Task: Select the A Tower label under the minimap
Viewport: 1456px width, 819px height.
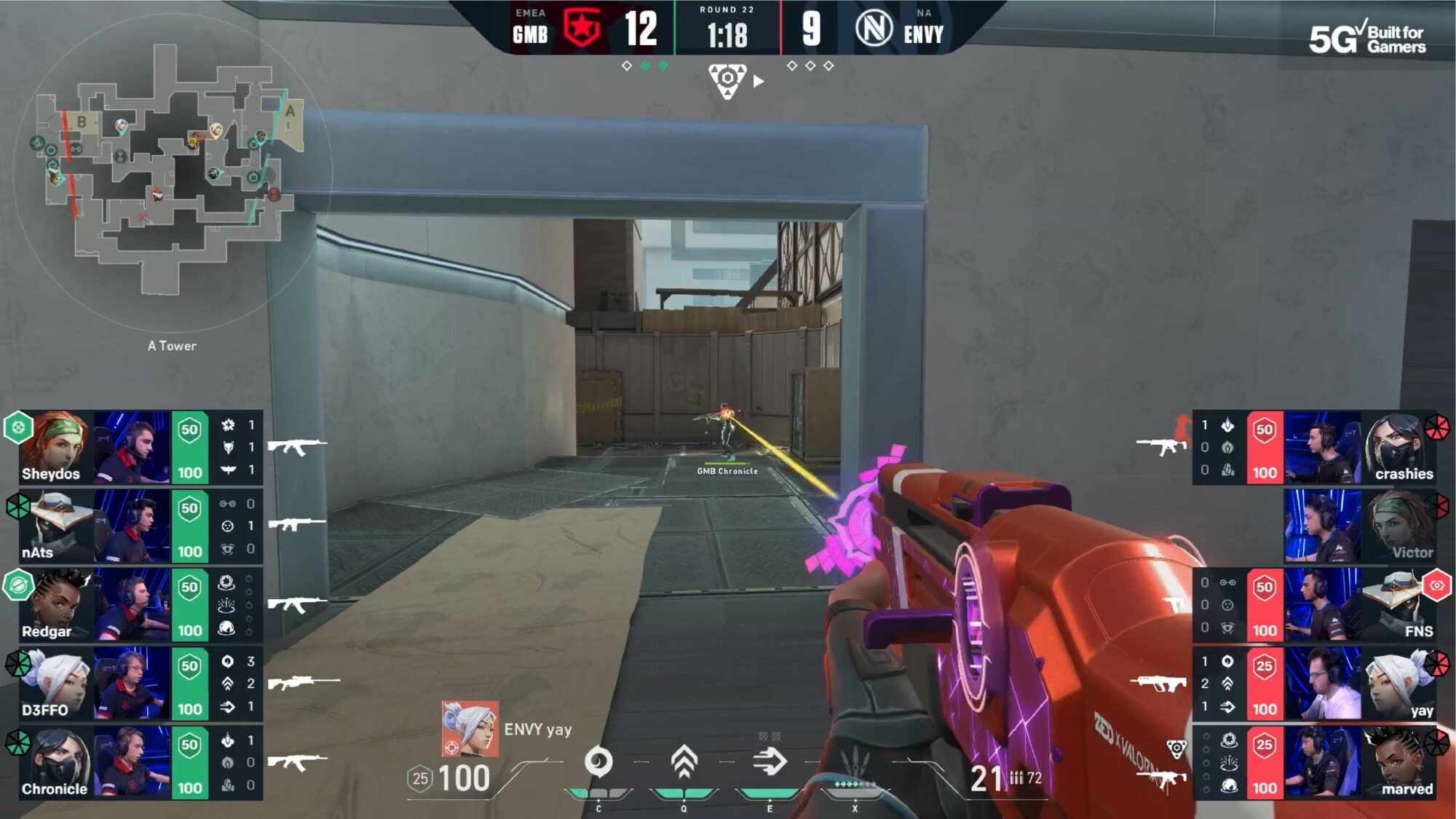Action: point(172,346)
